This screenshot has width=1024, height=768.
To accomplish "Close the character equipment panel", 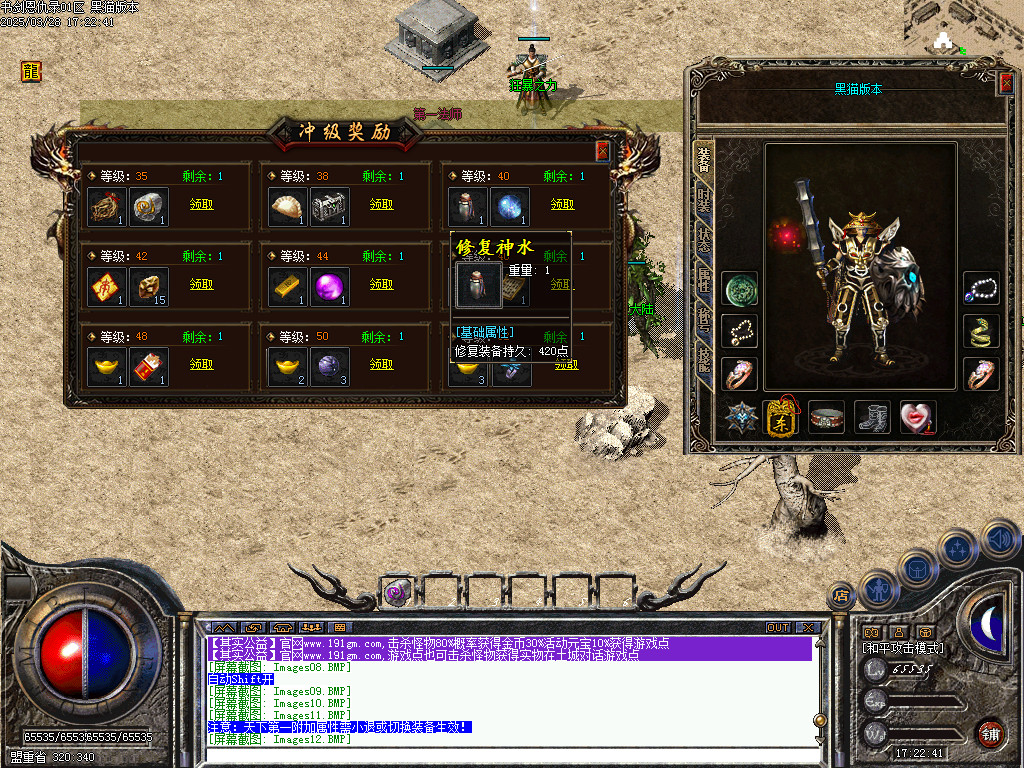I will pyautogui.click(x=1006, y=84).
